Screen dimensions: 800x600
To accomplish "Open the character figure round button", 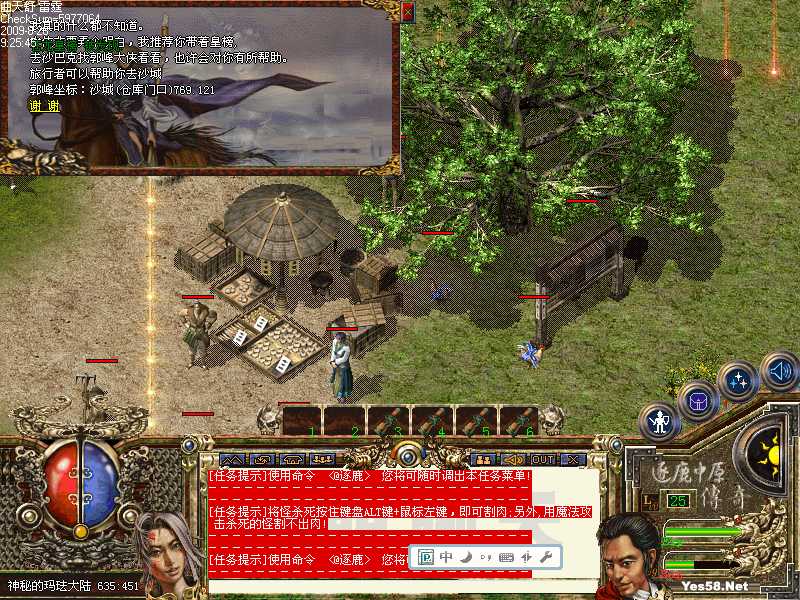I will pyautogui.click(x=659, y=423).
